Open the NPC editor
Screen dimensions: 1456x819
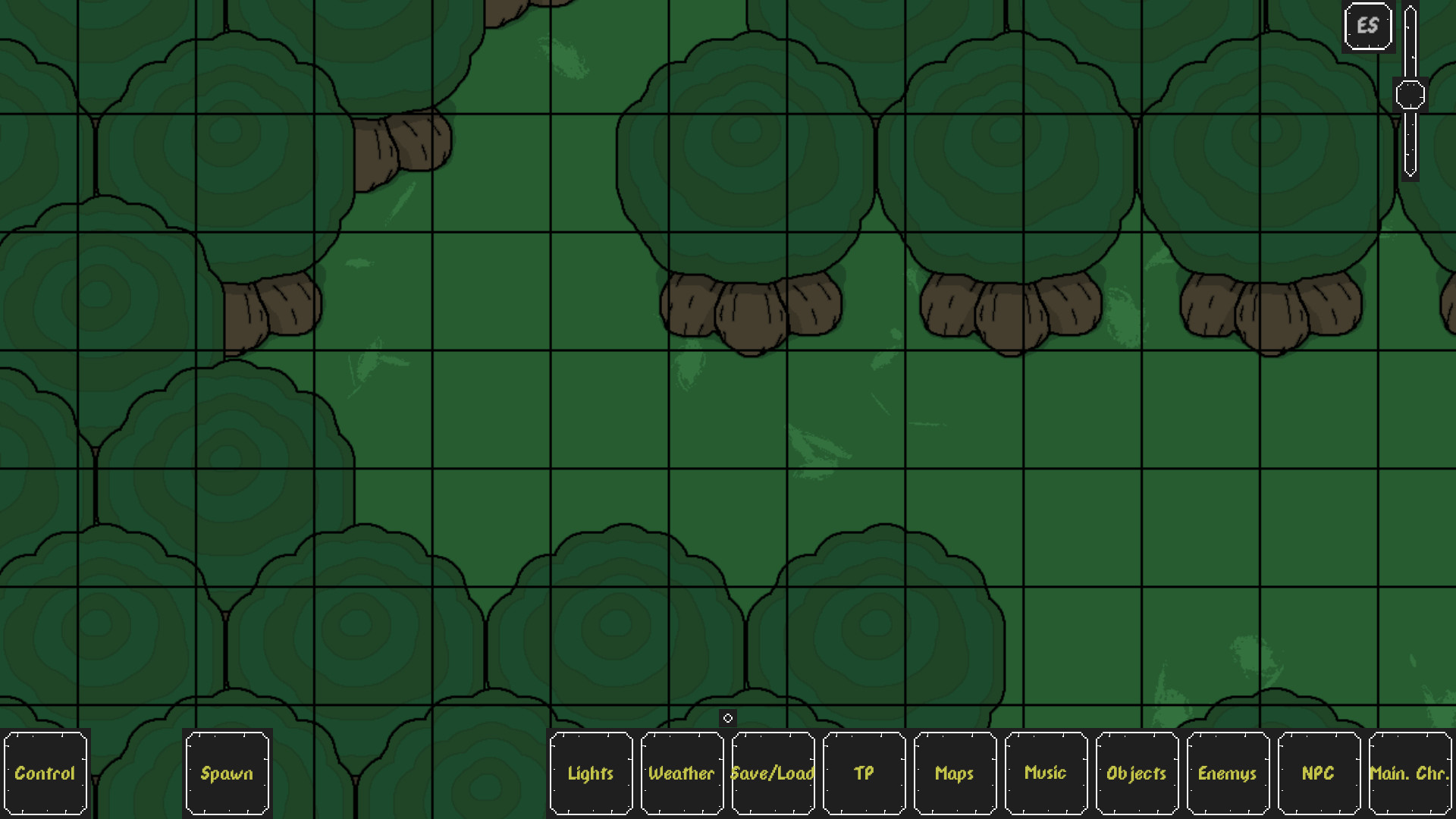pyautogui.click(x=1319, y=773)
